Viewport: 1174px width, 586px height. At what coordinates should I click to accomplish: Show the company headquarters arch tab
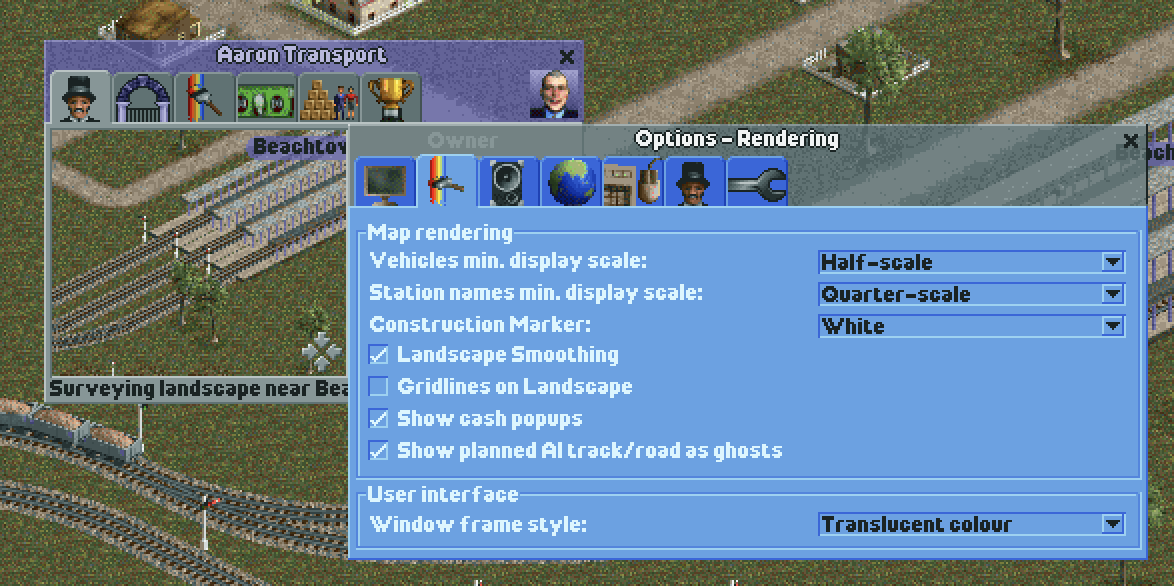[x=142, y=98]
